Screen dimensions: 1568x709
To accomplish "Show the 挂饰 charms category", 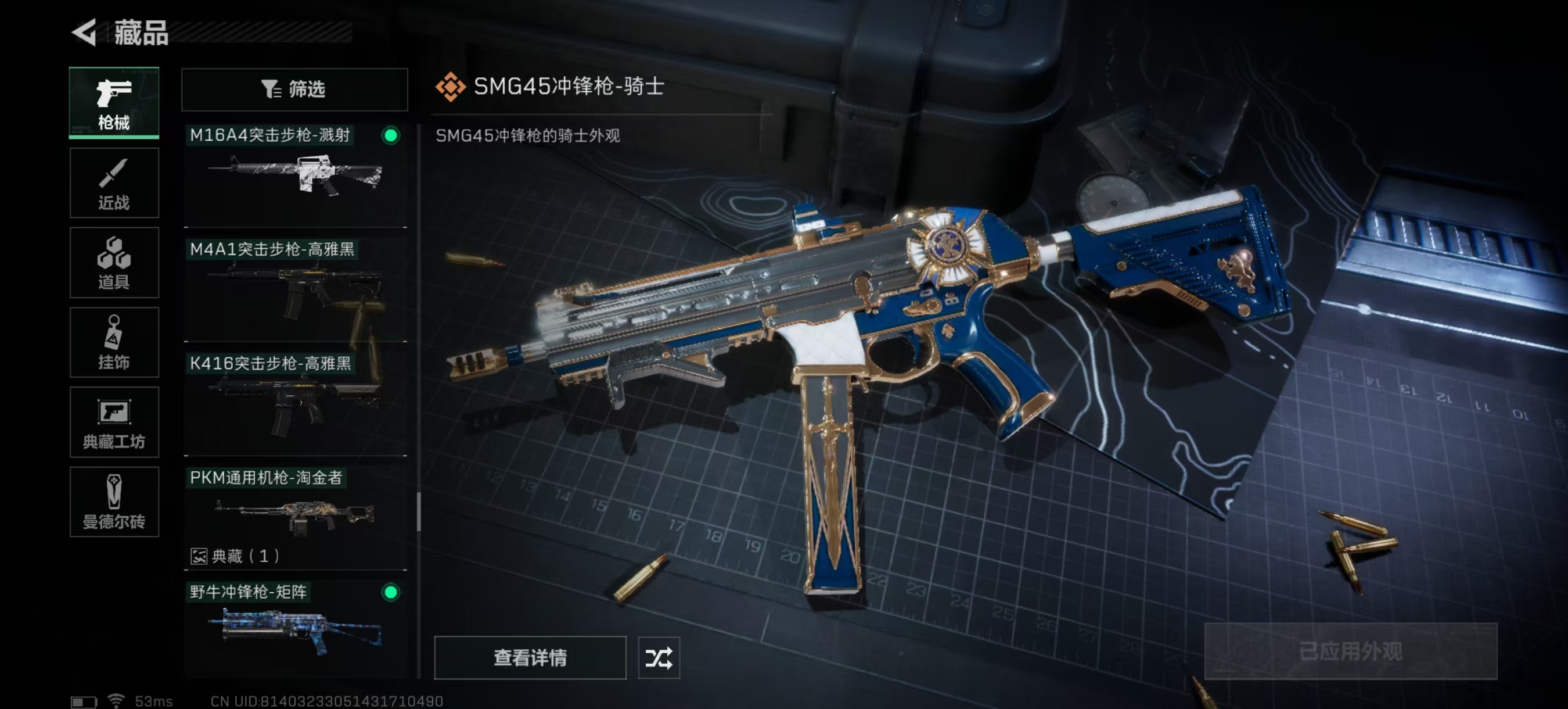I will [114, 342].
